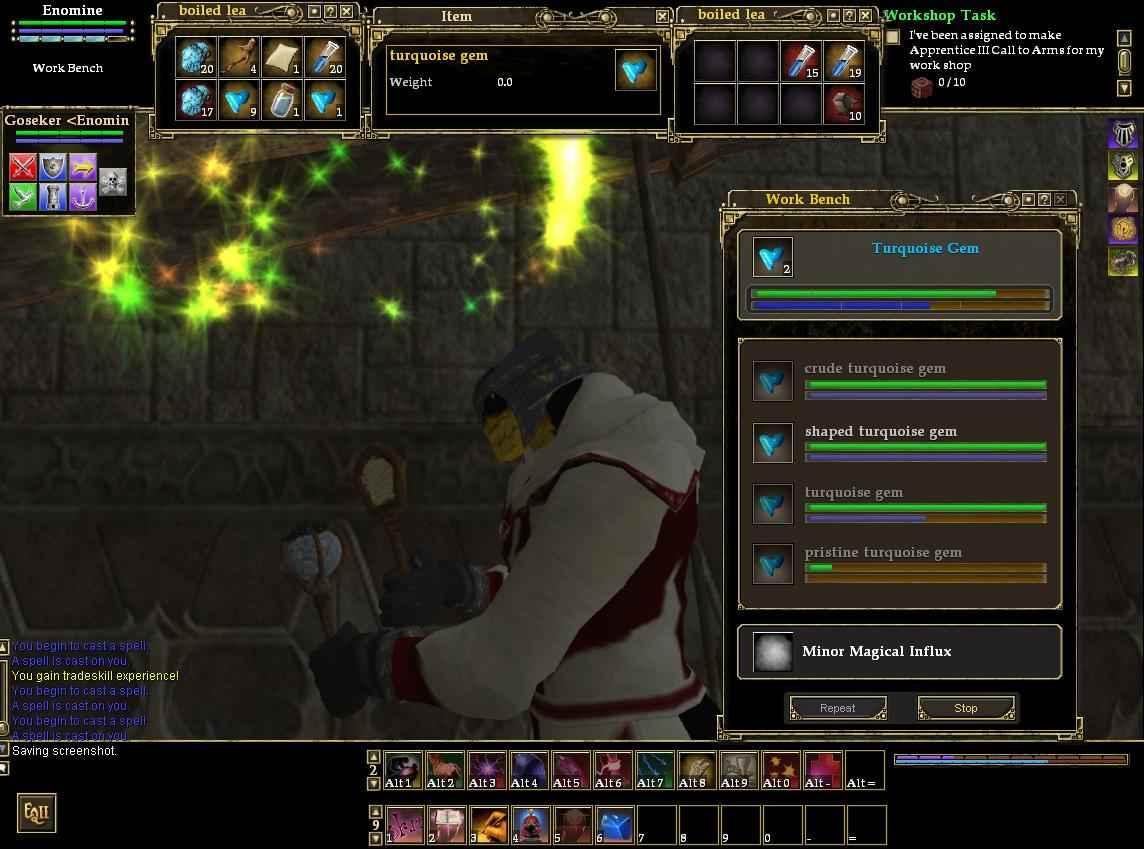Click the red crossed swords pet attack icon
The image size is (1144, 849).
tap(23, 166)
